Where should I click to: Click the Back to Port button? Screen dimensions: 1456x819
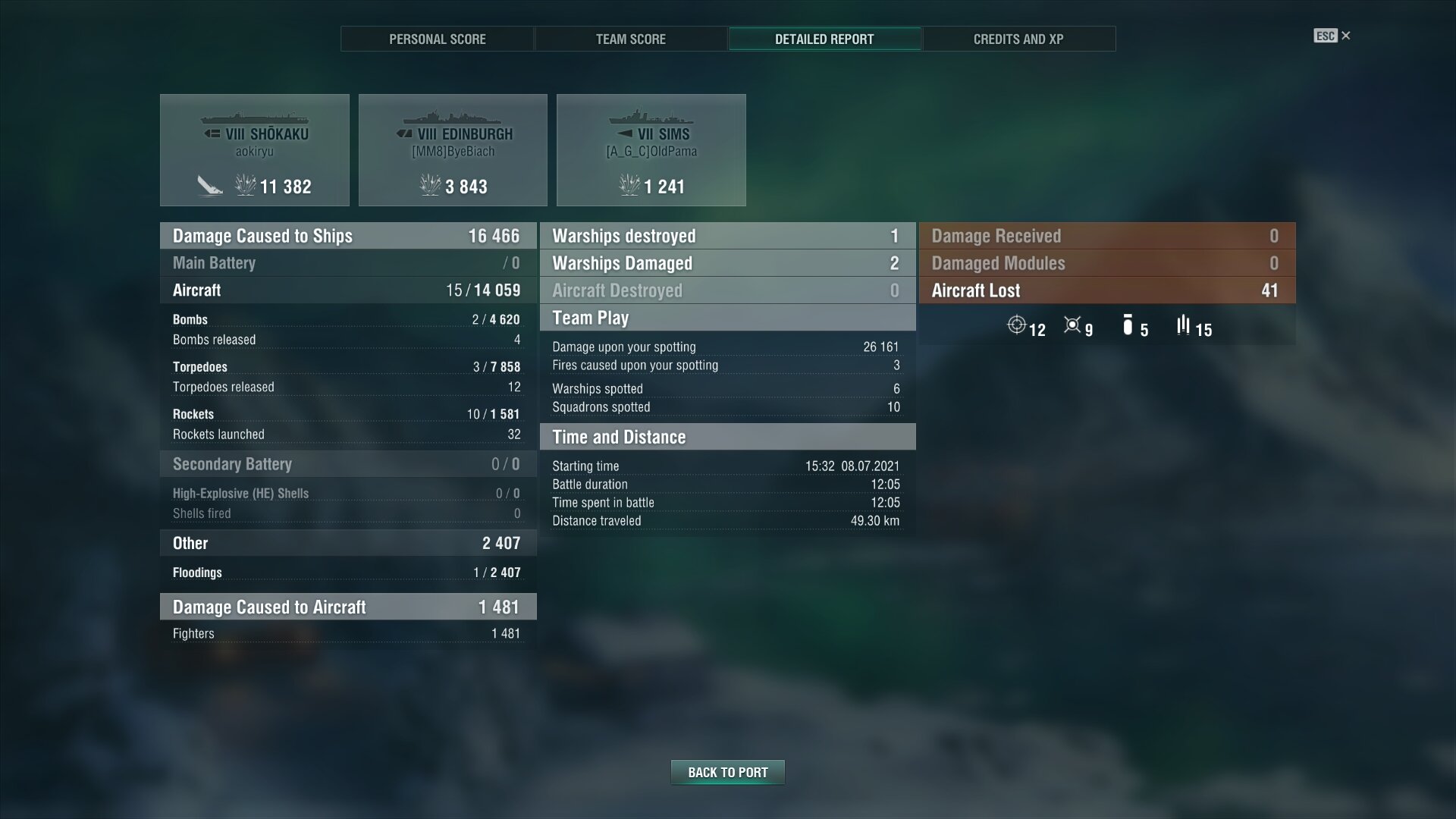[727, 772]
